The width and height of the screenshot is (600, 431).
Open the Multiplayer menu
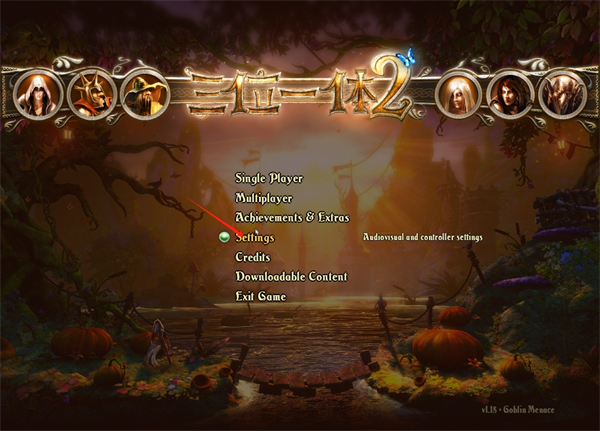pos(264,198)
